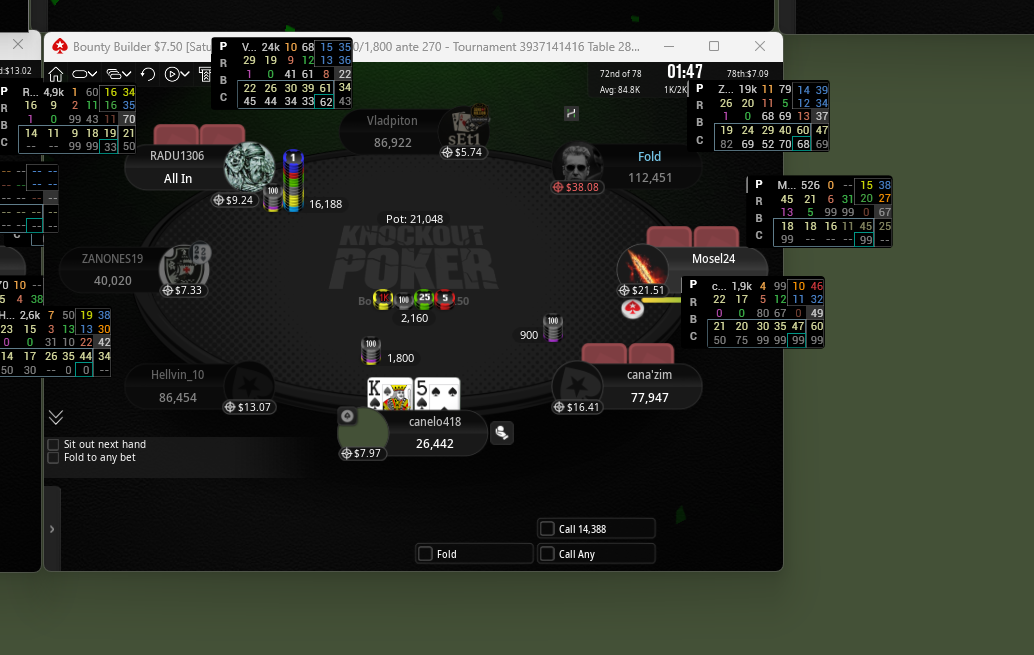Maximize the poker table window
Screen dimensions: 1034x655
(x=714, y=47)
